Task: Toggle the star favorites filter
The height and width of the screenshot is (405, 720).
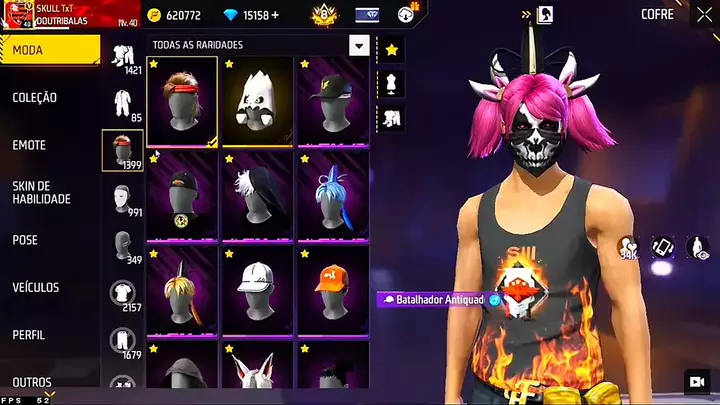Action: coord(391,49)
